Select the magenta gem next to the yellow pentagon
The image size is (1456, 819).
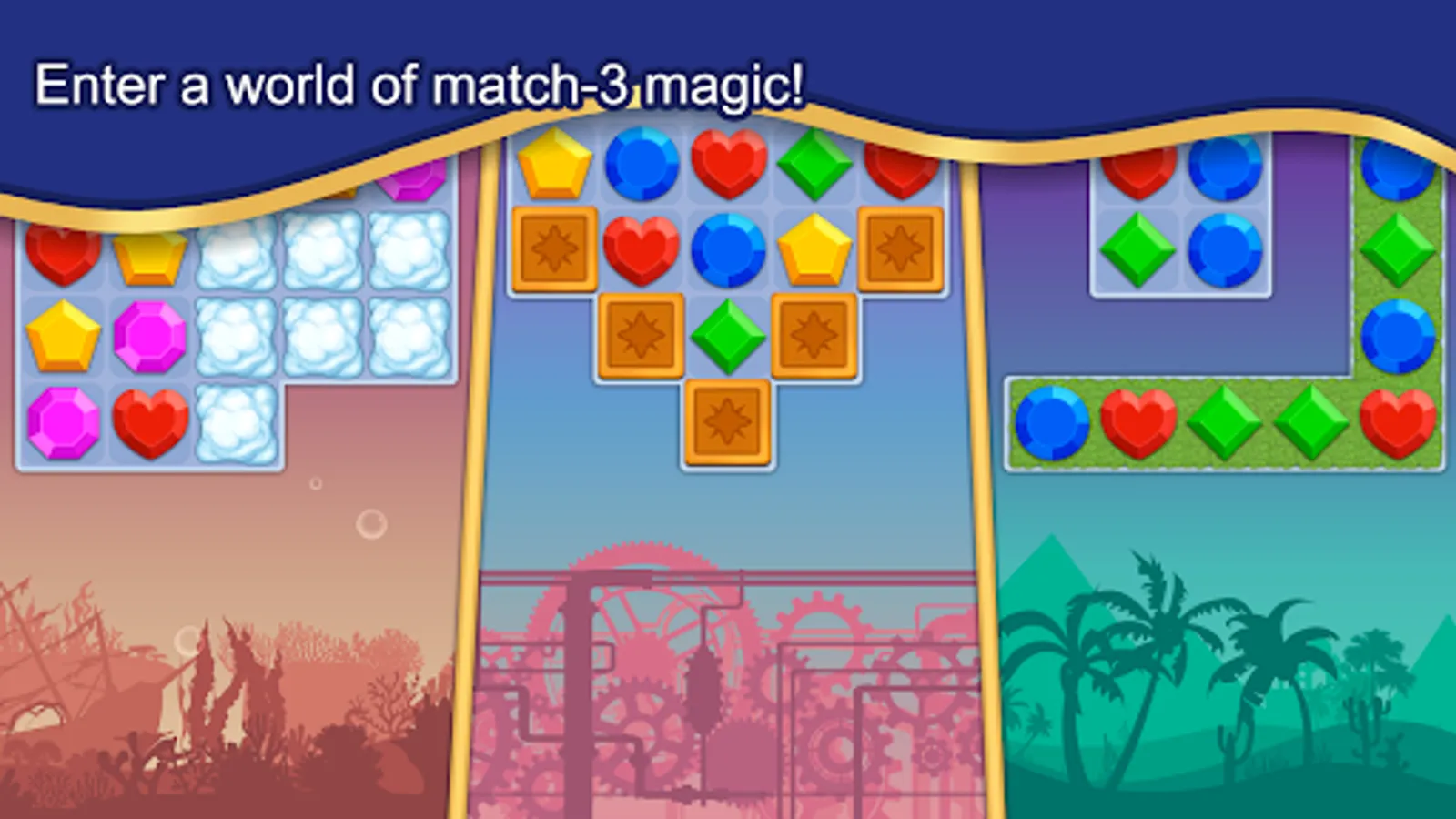(x=148, y=339)
